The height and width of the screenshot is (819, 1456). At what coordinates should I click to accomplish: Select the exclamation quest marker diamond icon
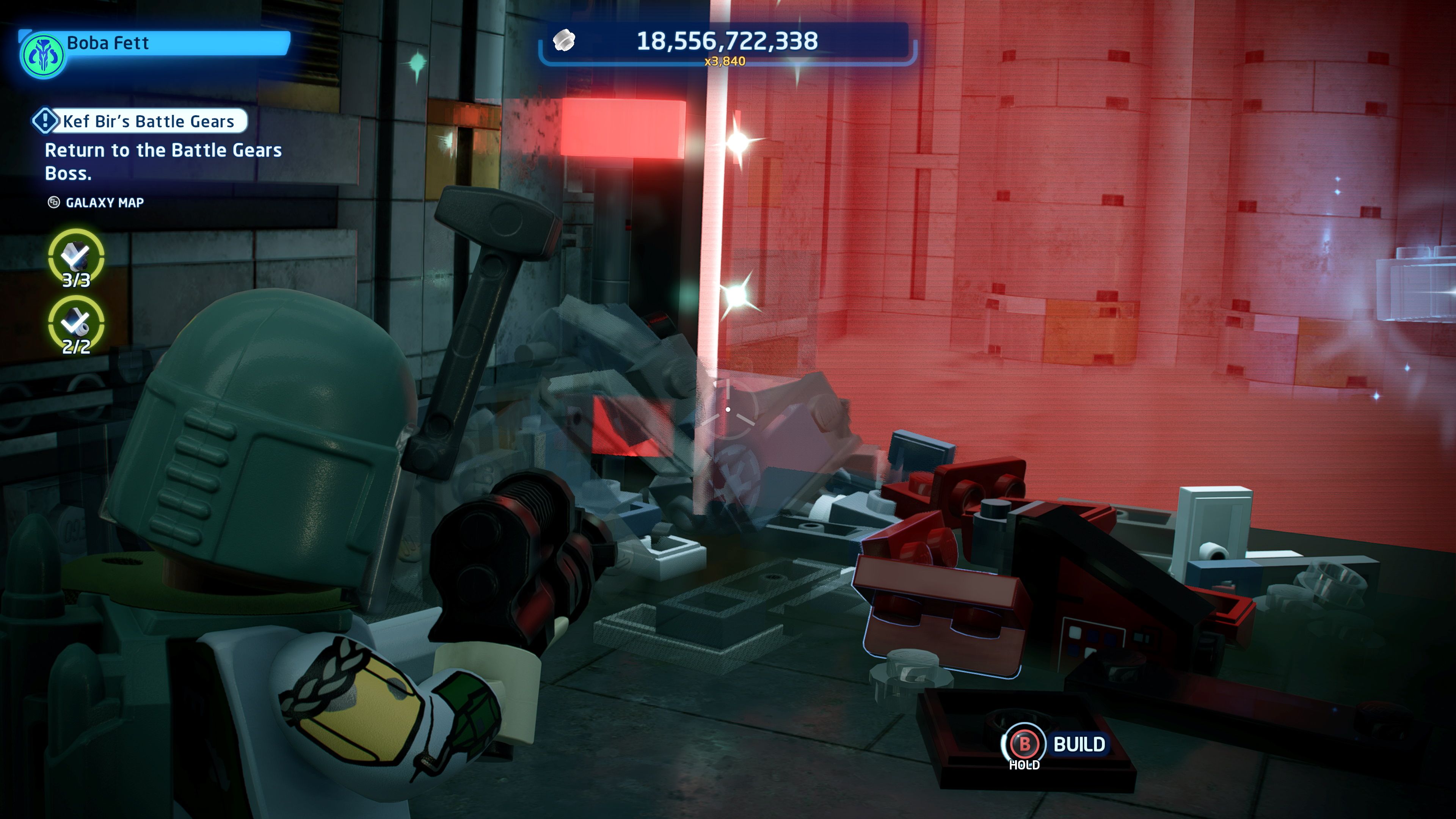(45, 121)
